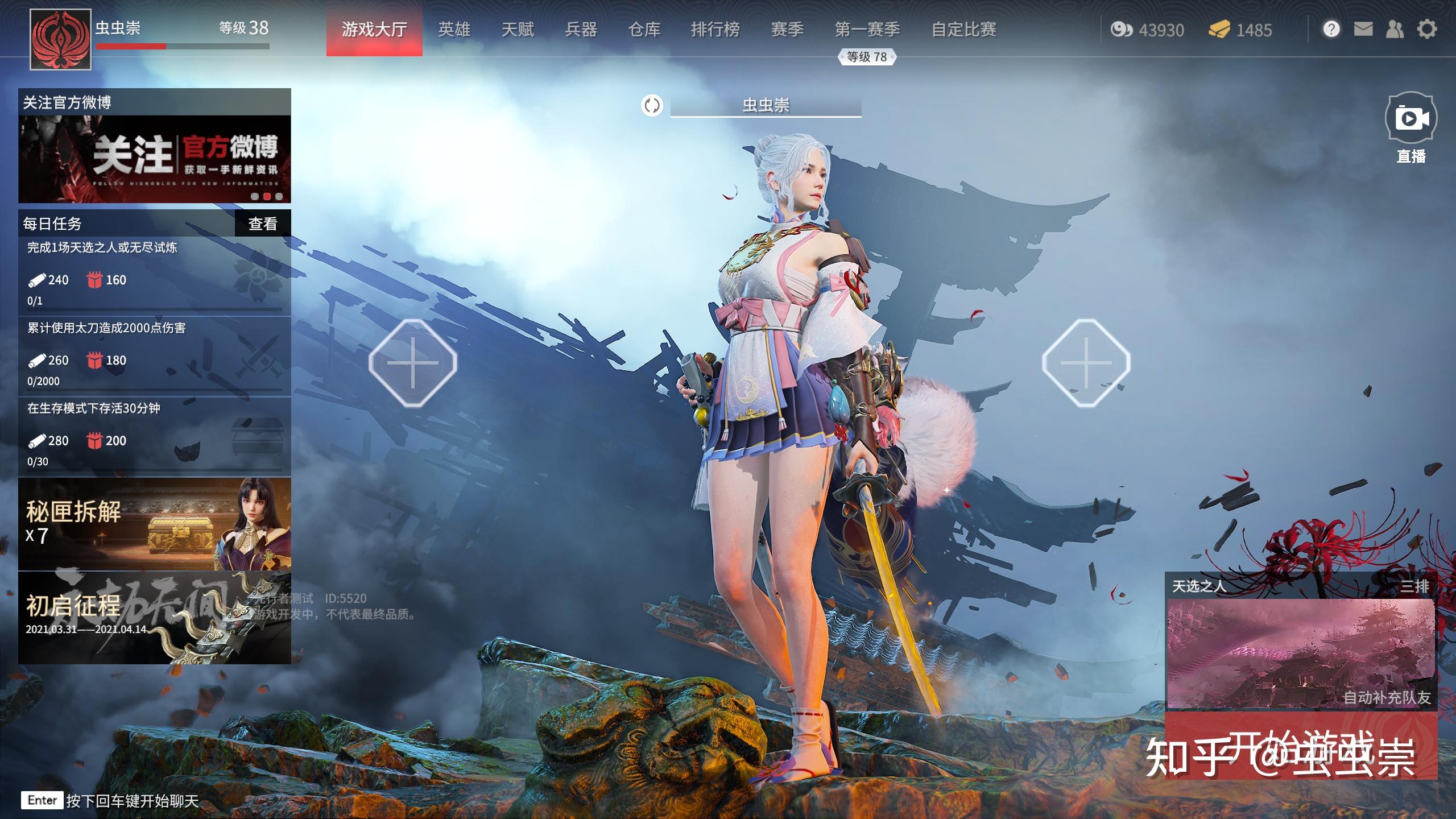Click 查看 to view daily missions
1456x819 pixels.
pyautogui.click(x=263, y=224)
